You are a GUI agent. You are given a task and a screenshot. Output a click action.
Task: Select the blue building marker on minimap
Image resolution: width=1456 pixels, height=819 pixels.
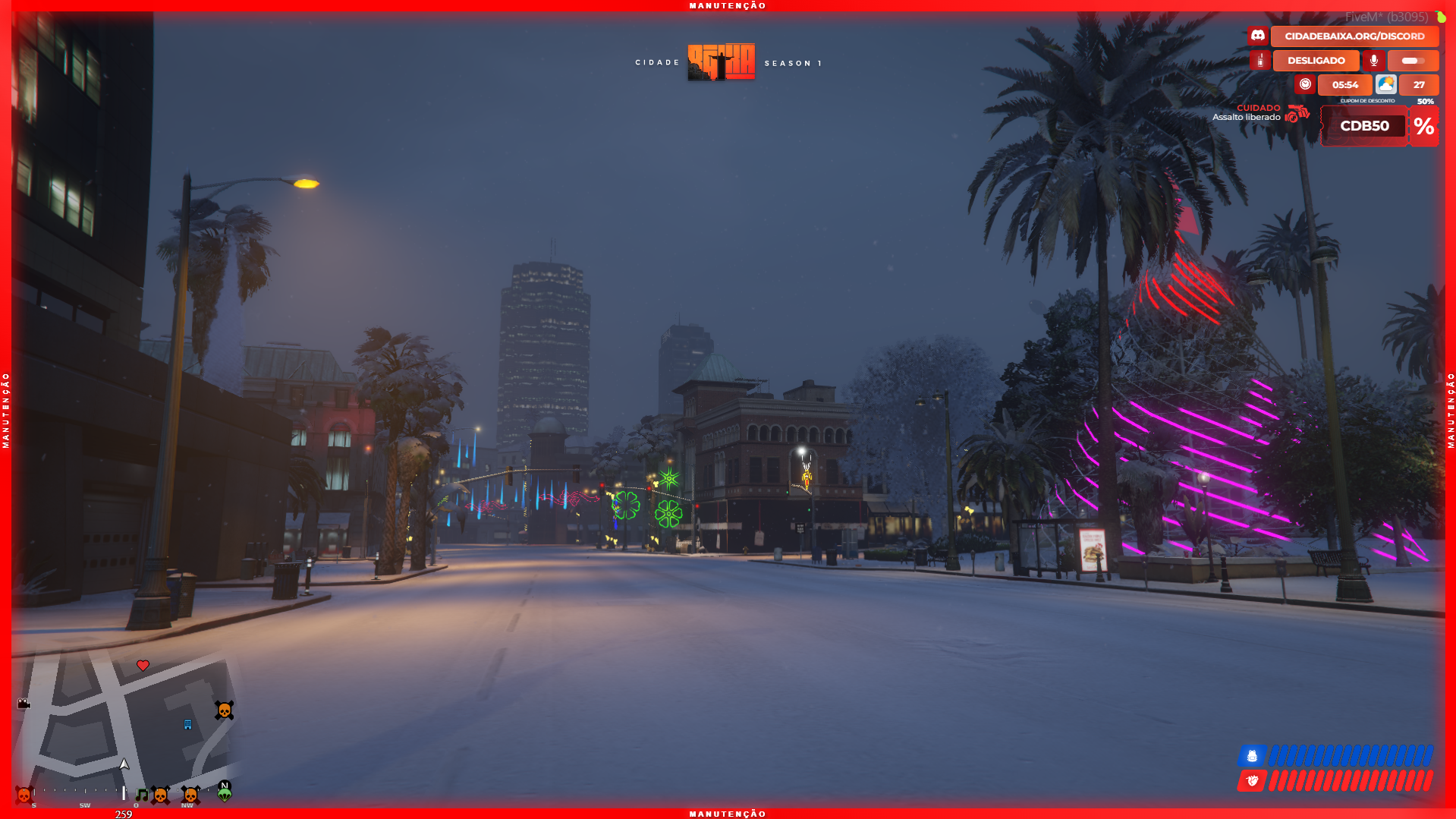[x=188, y=724]
